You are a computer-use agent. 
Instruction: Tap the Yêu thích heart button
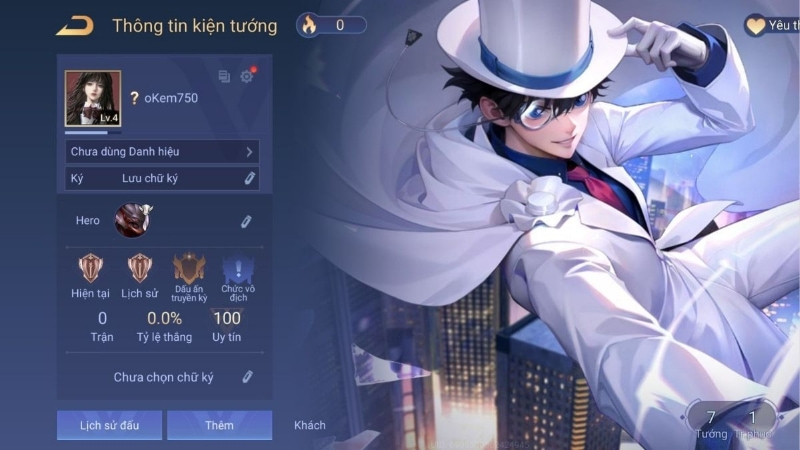[x=768, y=26]
